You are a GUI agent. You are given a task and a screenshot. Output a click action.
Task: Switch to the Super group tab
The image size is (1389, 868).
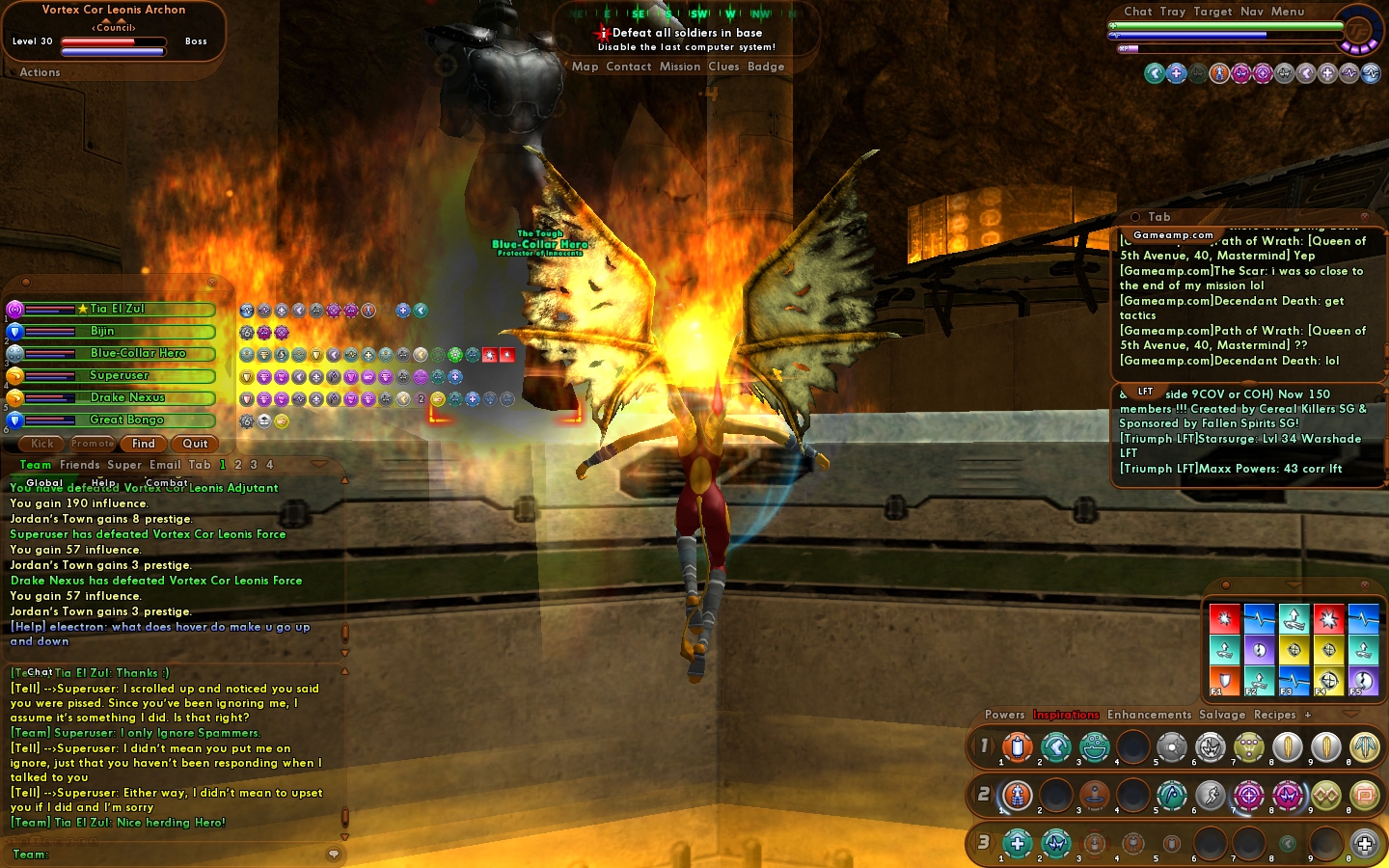(x=124, y=465)
